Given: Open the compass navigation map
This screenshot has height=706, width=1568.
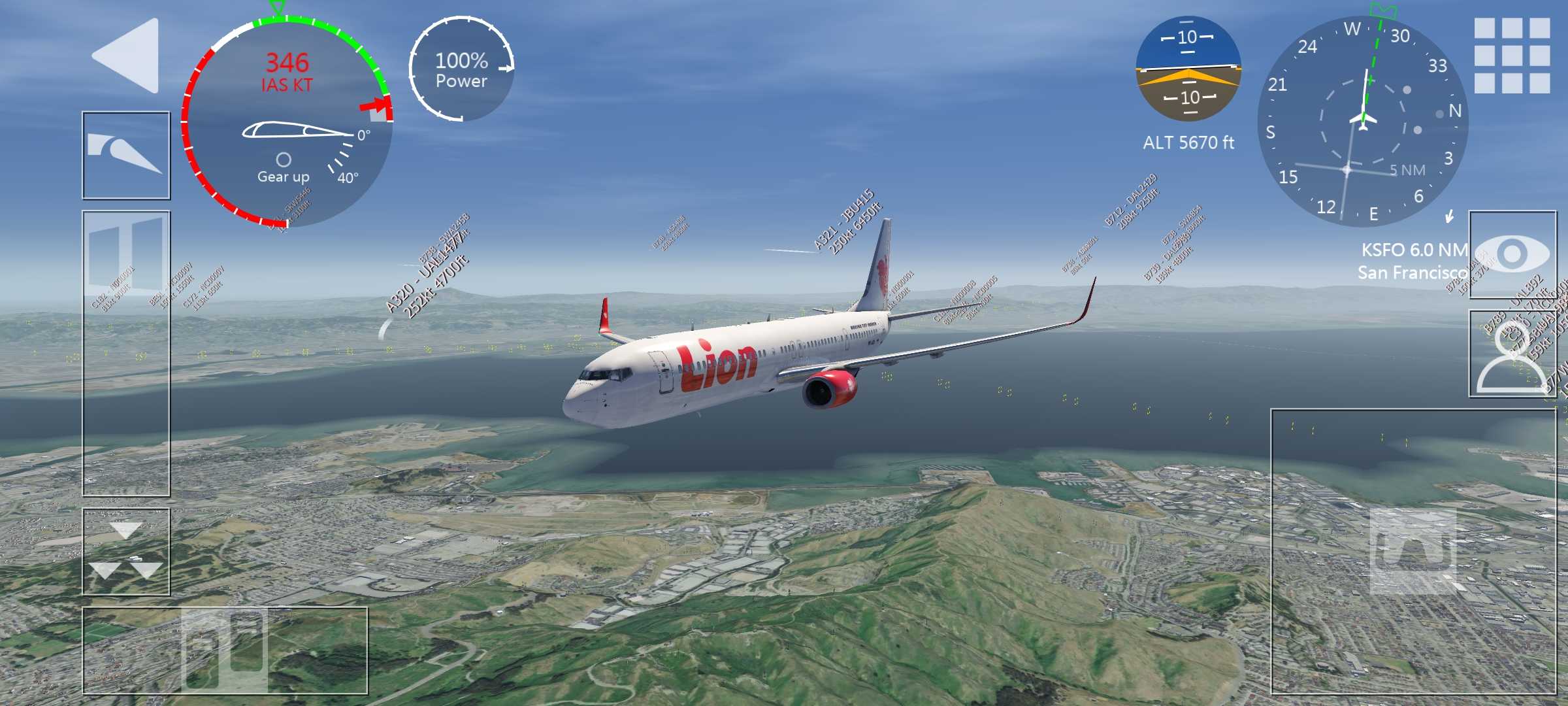Looking at the screenshot, I should pyautogui.click(x=1363, y=121).
